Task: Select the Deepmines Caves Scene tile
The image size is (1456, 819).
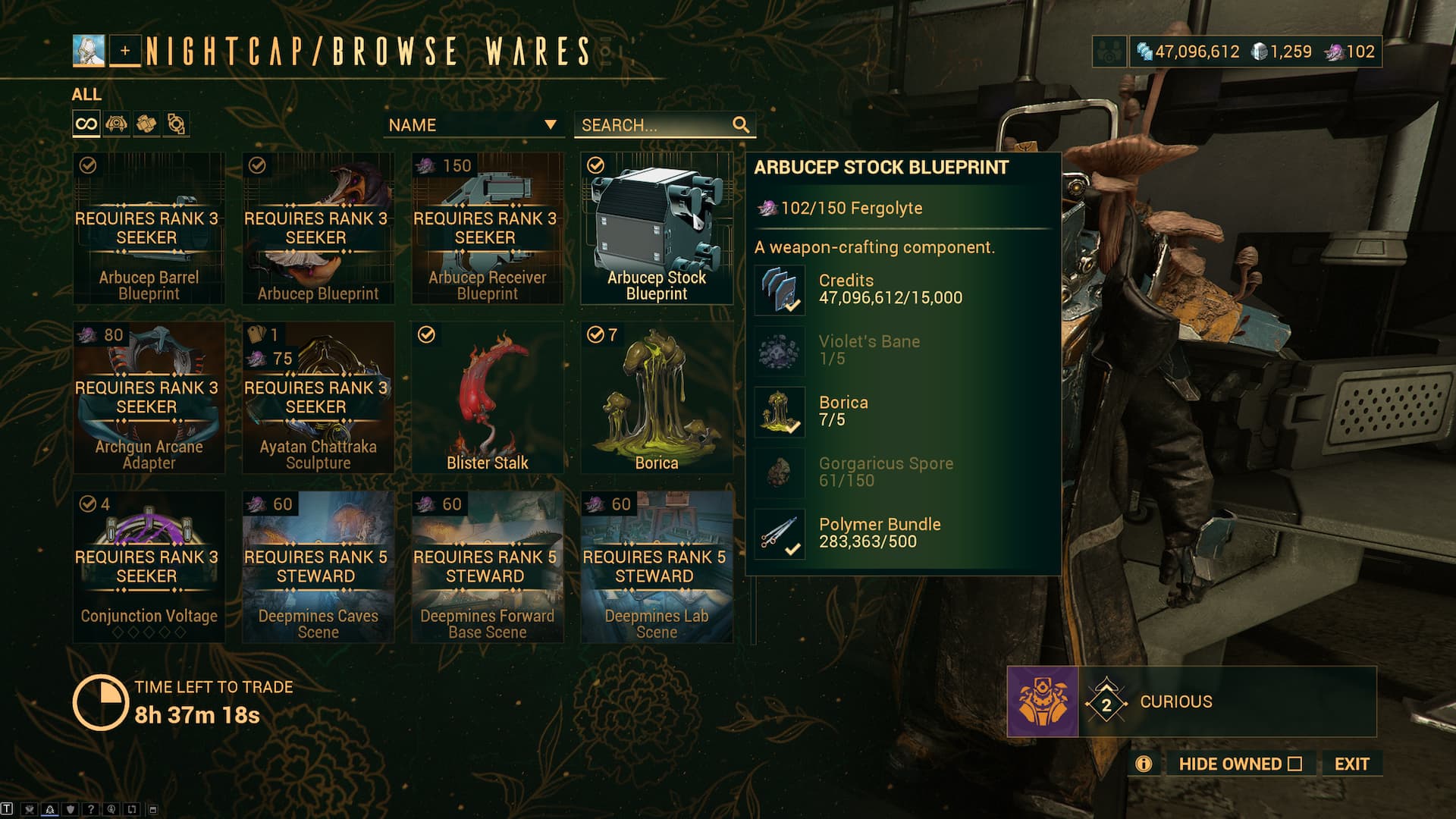Action: 318,566
